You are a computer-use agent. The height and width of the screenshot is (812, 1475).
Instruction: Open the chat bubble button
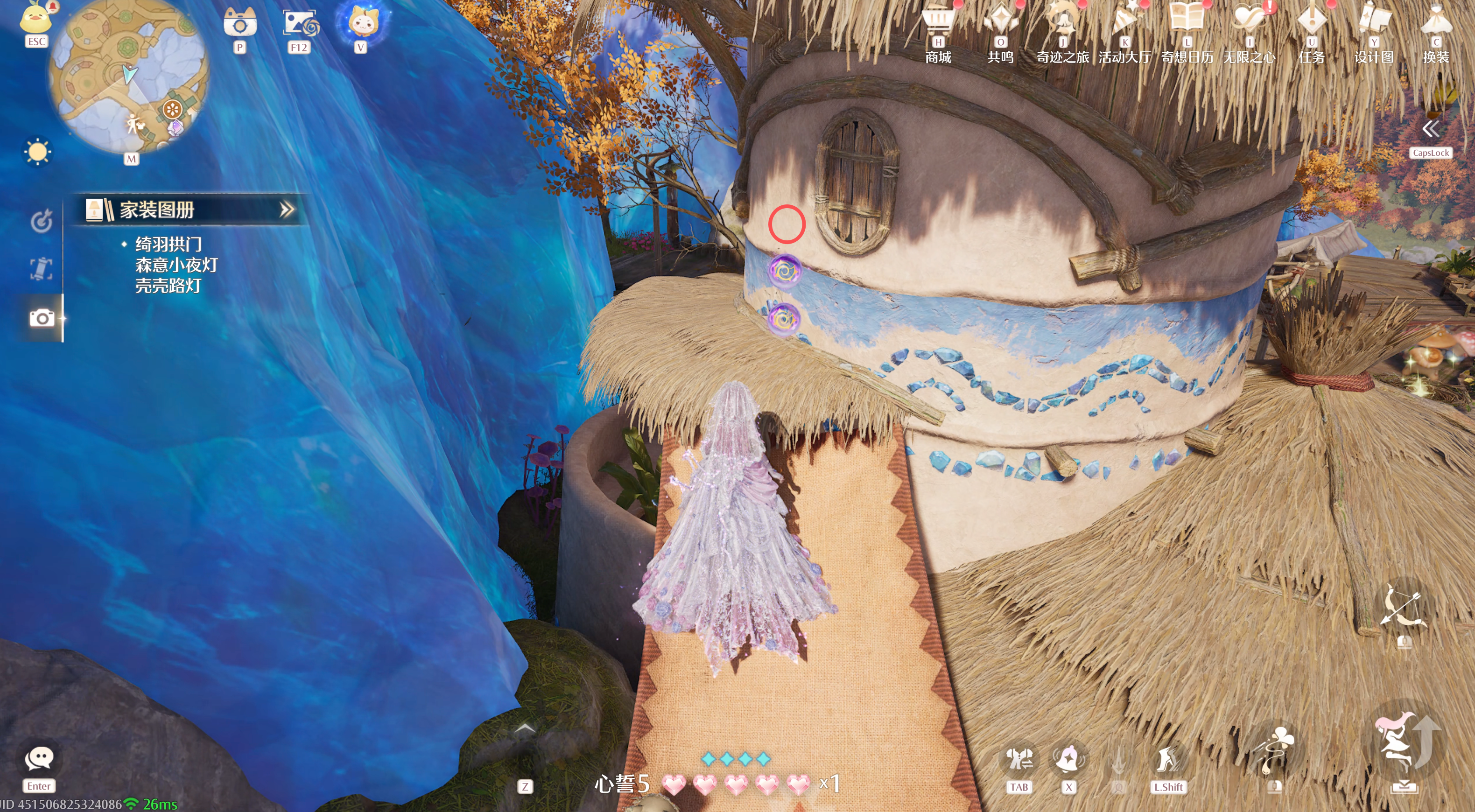coord(39,759)
